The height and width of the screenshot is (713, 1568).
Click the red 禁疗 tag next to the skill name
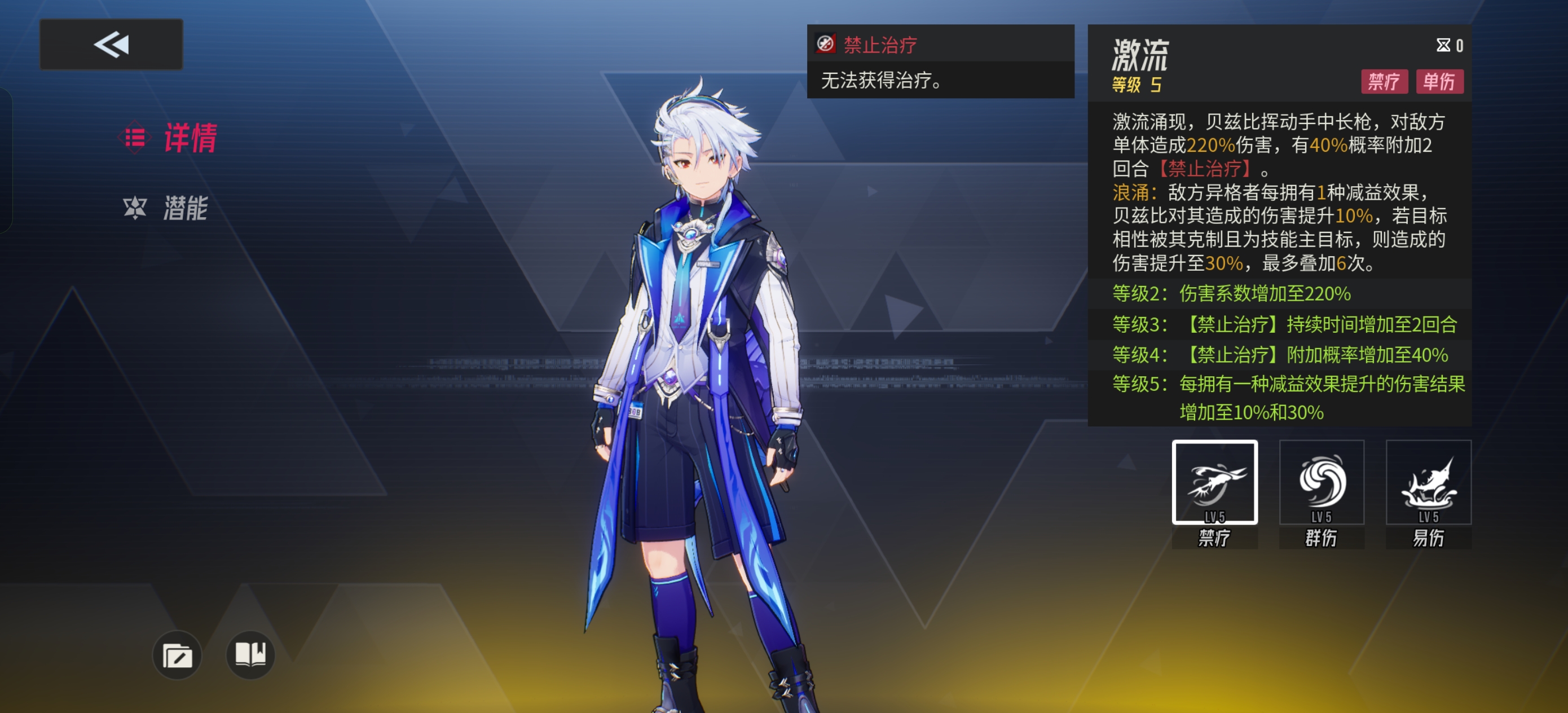1384,82
